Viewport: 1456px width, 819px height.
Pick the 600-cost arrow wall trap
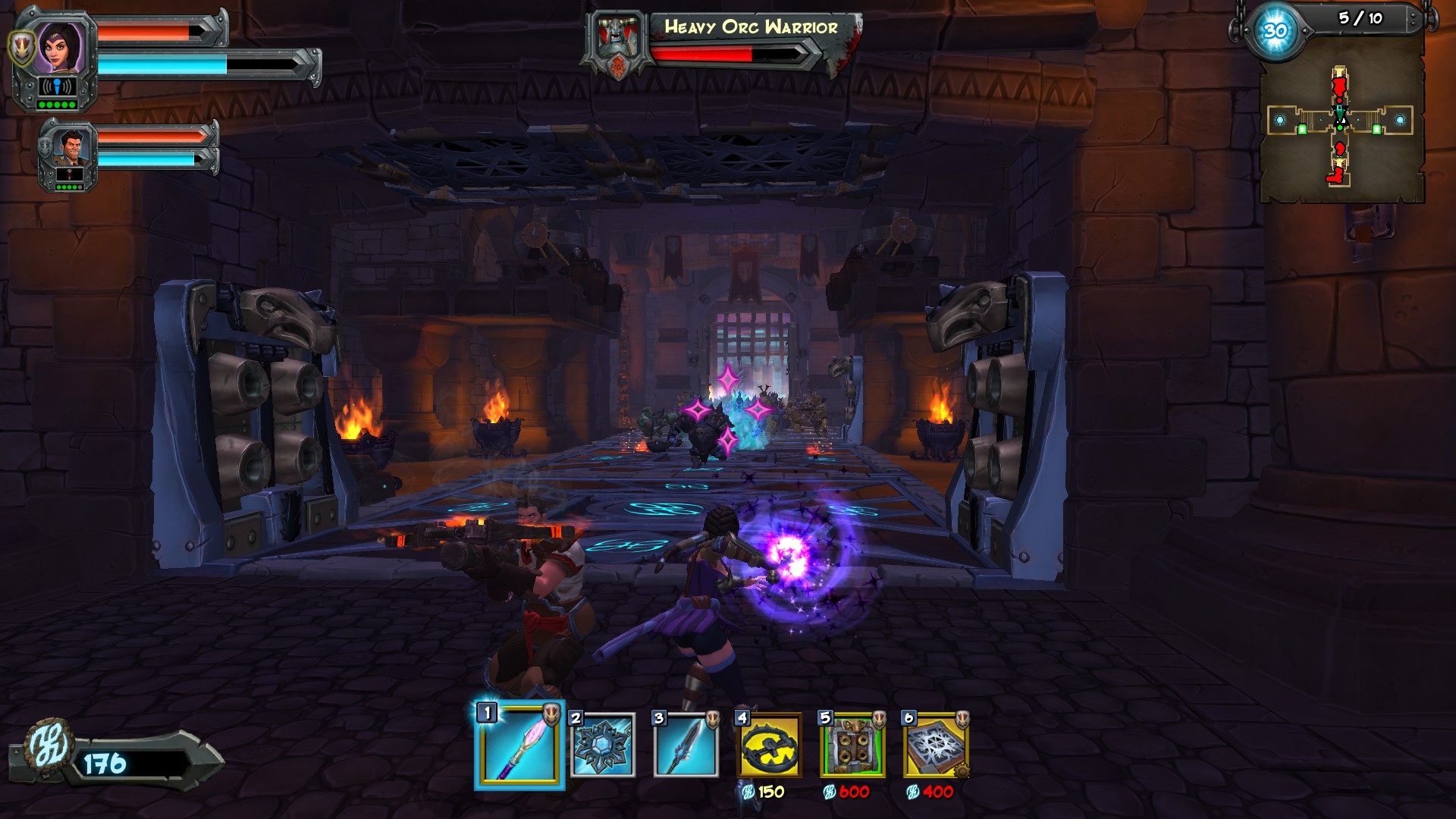tap(852, 746)
